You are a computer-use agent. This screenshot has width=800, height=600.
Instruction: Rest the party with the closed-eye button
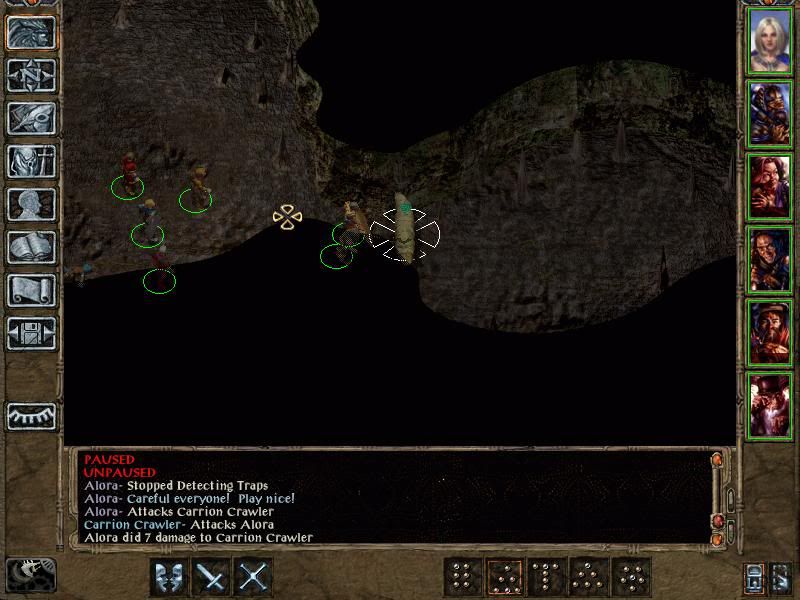point(32,415)
